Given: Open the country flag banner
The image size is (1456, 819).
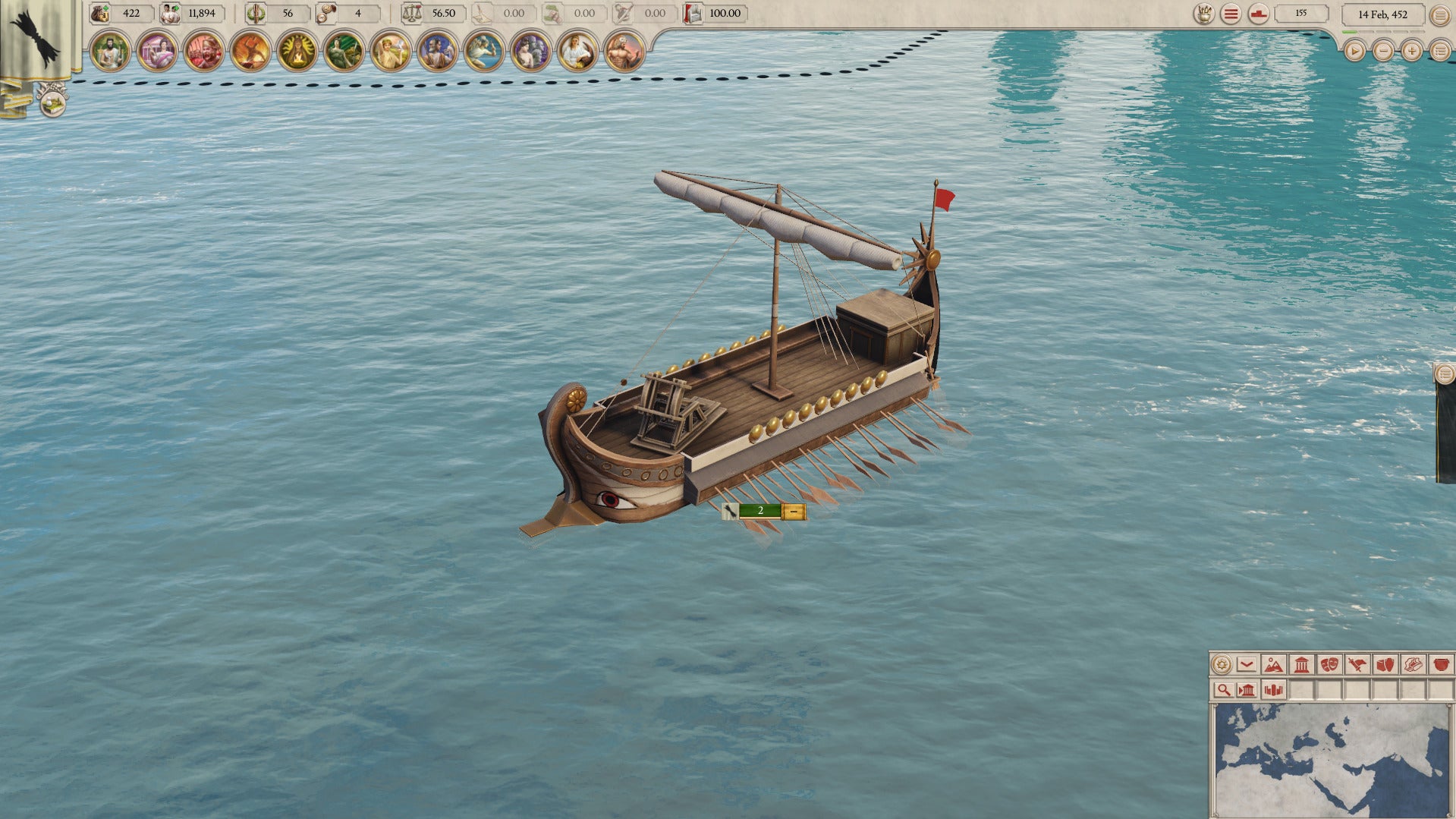Looking at the screenshot, I should [x=36, y=38].
